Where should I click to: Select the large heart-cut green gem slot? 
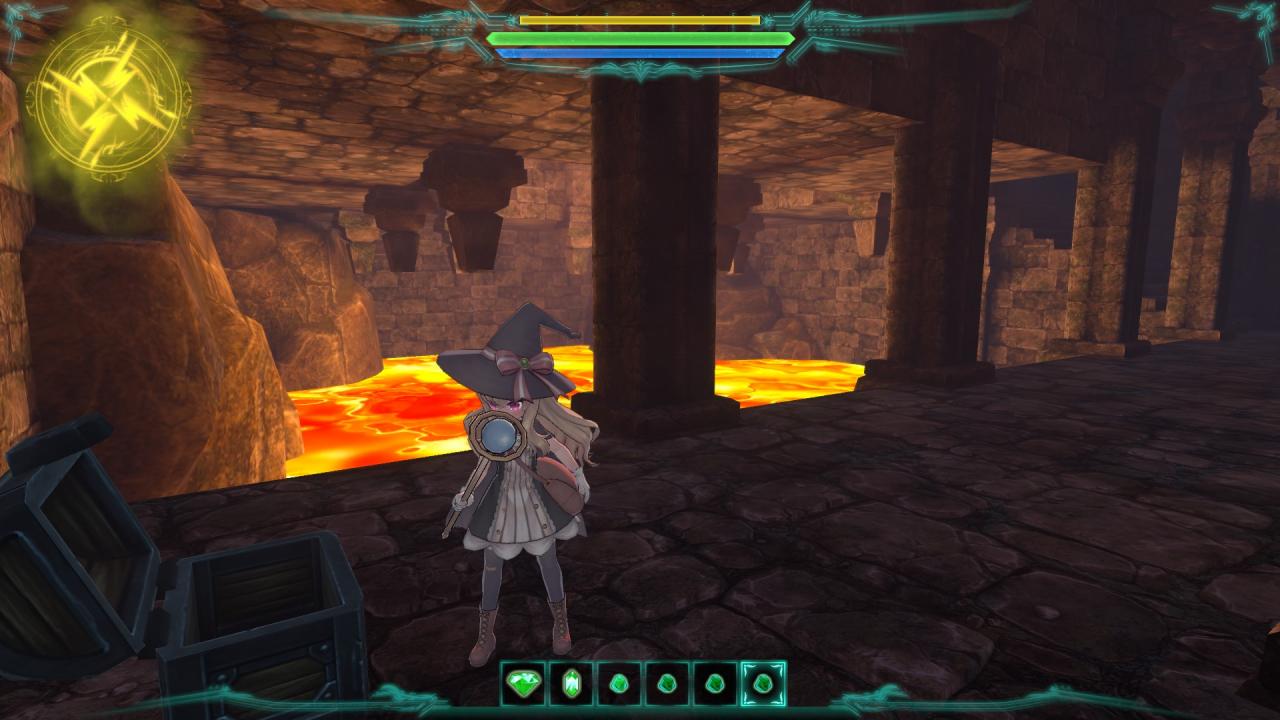click(523, 684)
